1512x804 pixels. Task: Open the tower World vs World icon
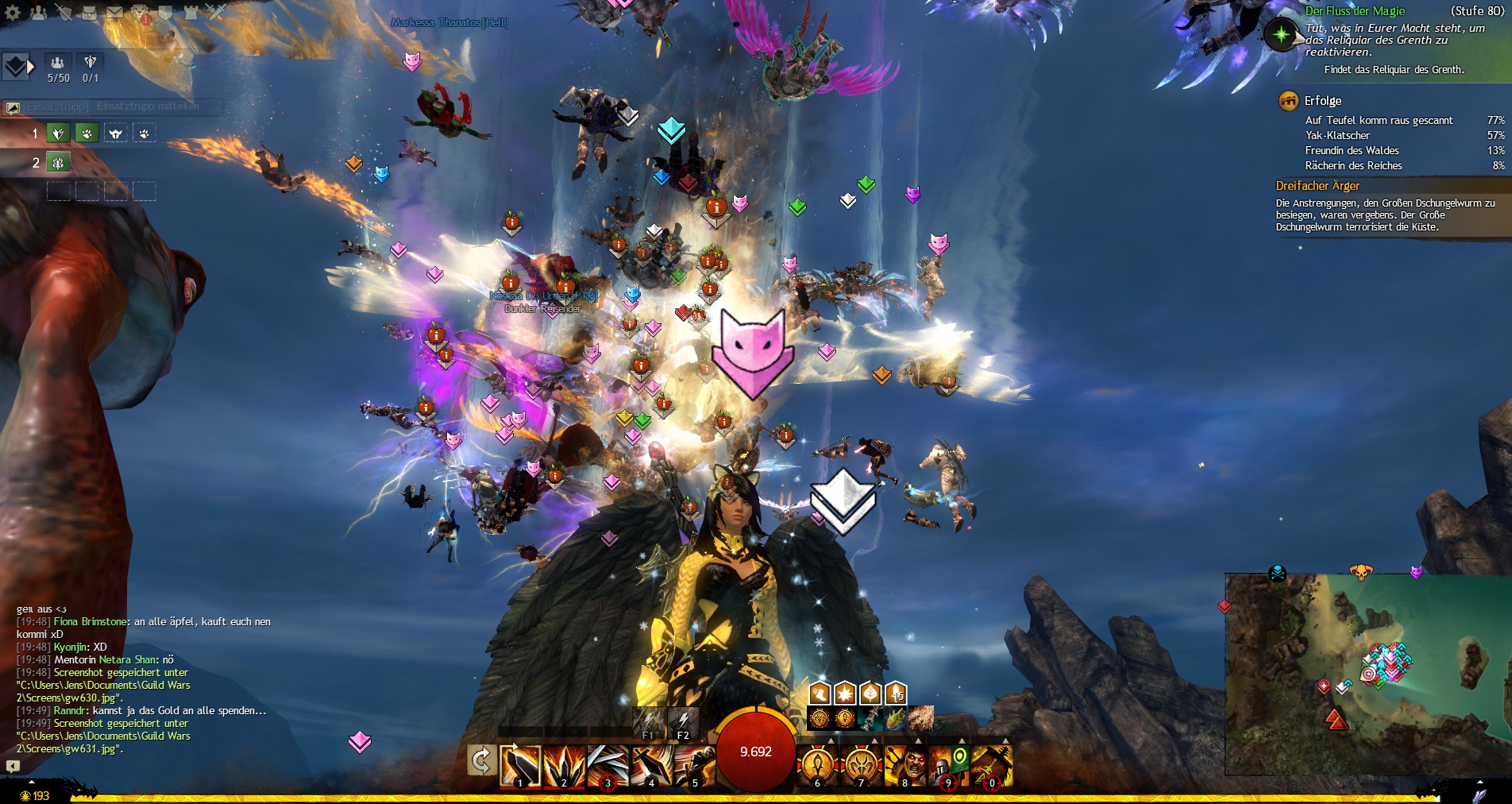(x=191, y=12)
